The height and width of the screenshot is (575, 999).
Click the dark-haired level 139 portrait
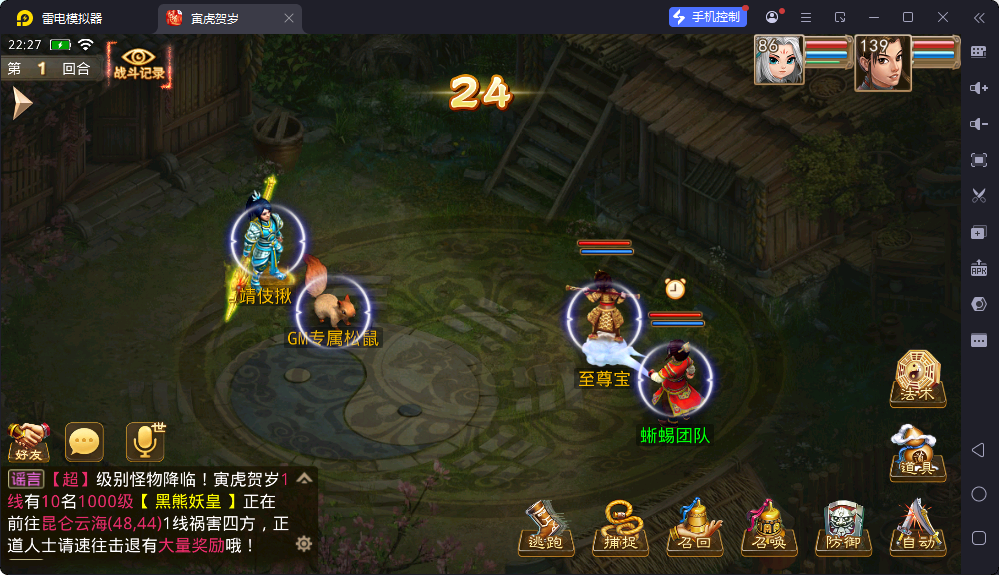pyautogui.click(x=883, y=63)
